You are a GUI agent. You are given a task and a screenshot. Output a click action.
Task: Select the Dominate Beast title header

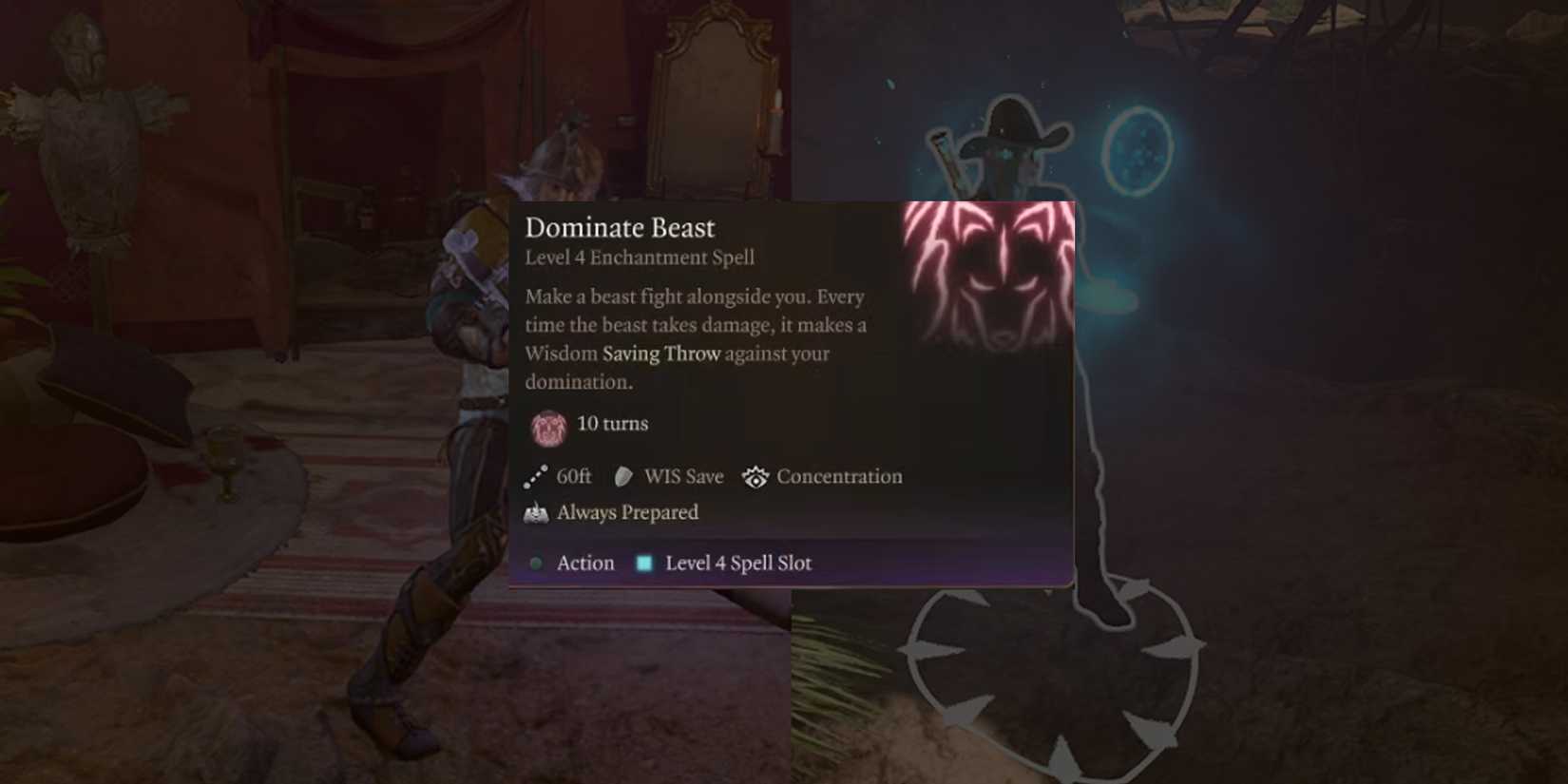click(x=620, y=228)
